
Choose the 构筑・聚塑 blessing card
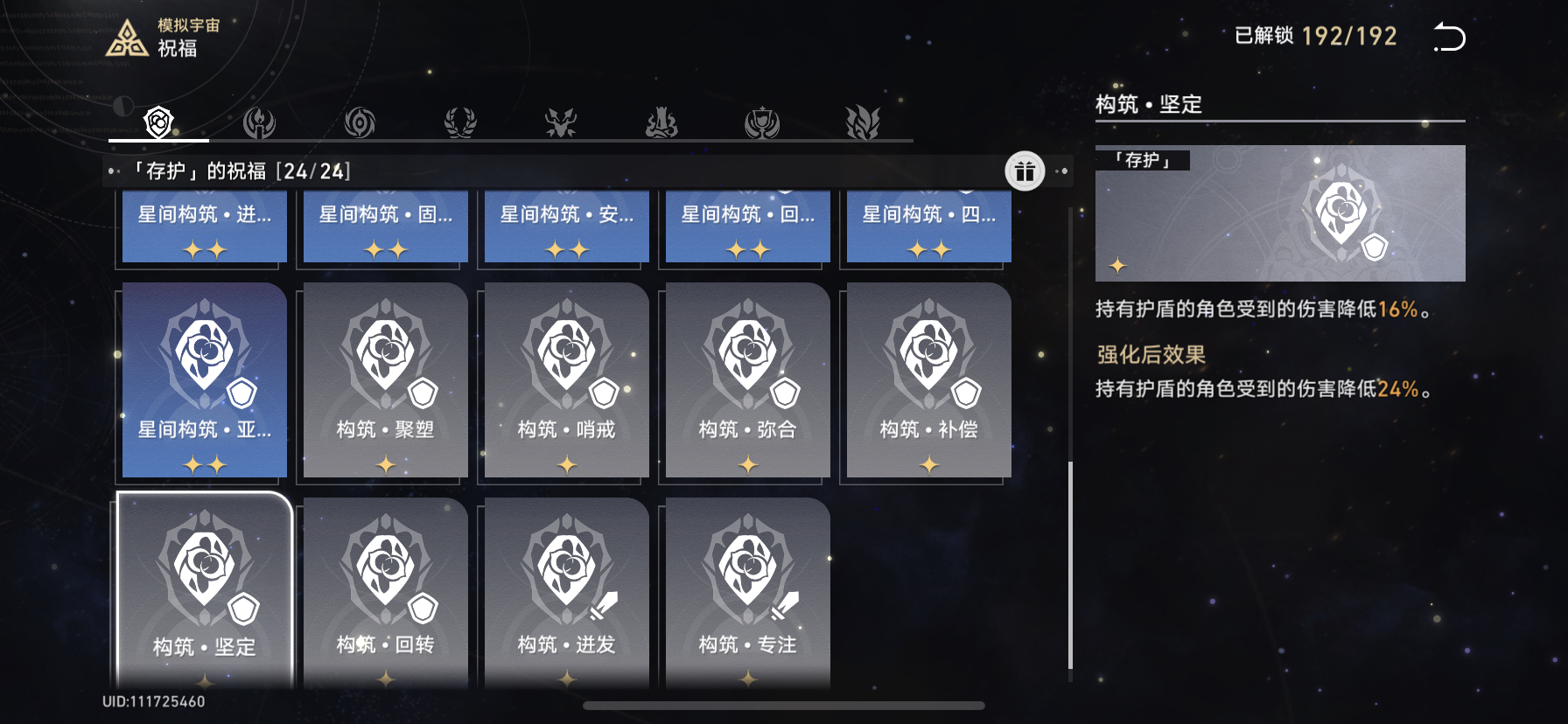[x=386, y=380]
